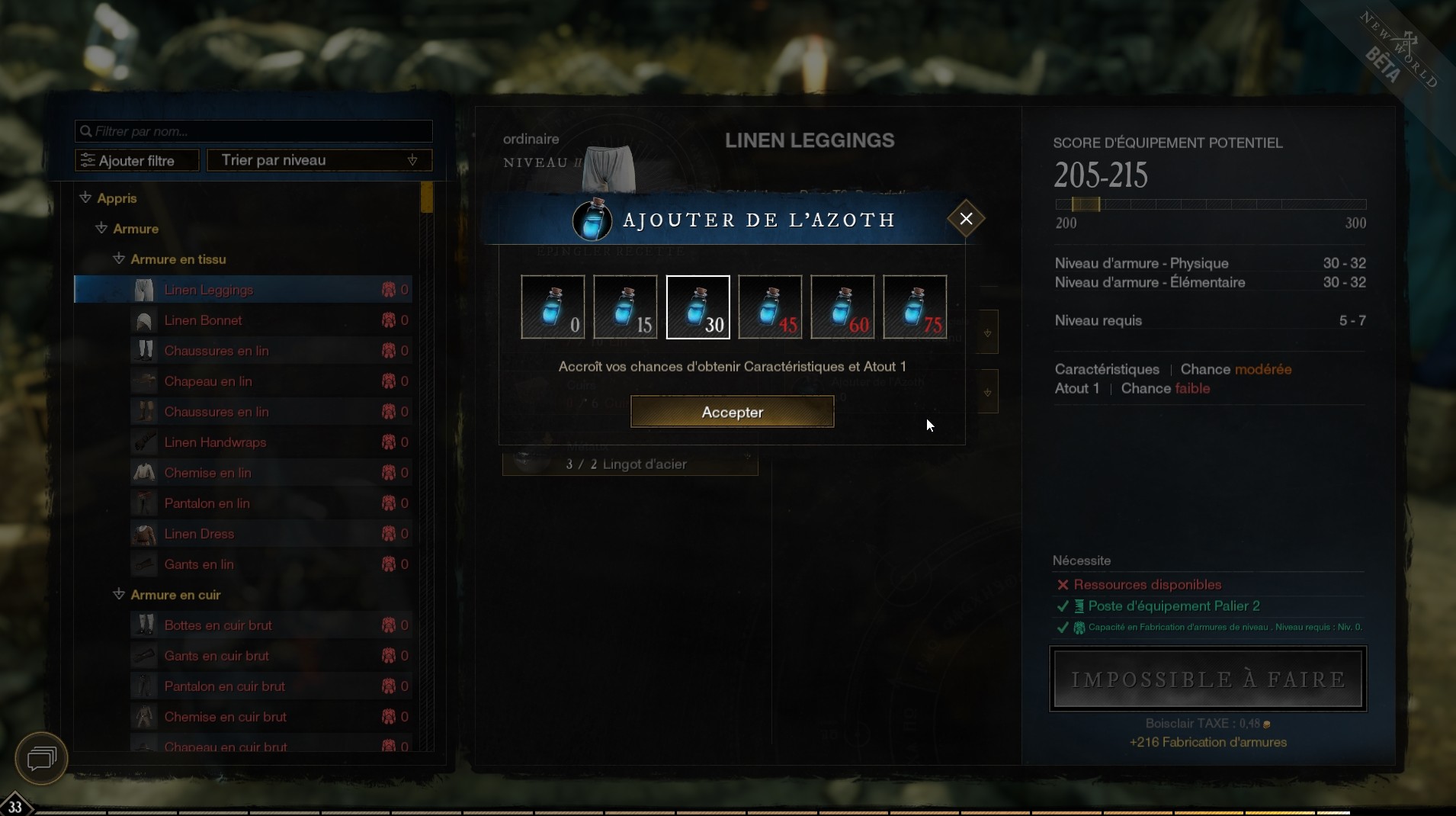Select the Pantalon en lin recipe
This screenshot has height=816, width=1456.
207,503
